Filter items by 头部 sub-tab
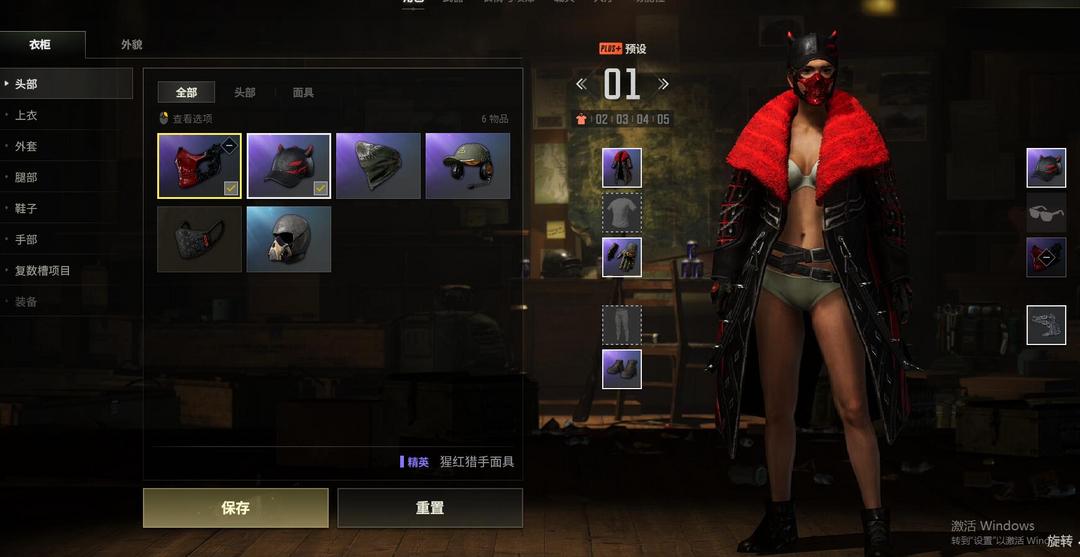 (x=245, y=92)
